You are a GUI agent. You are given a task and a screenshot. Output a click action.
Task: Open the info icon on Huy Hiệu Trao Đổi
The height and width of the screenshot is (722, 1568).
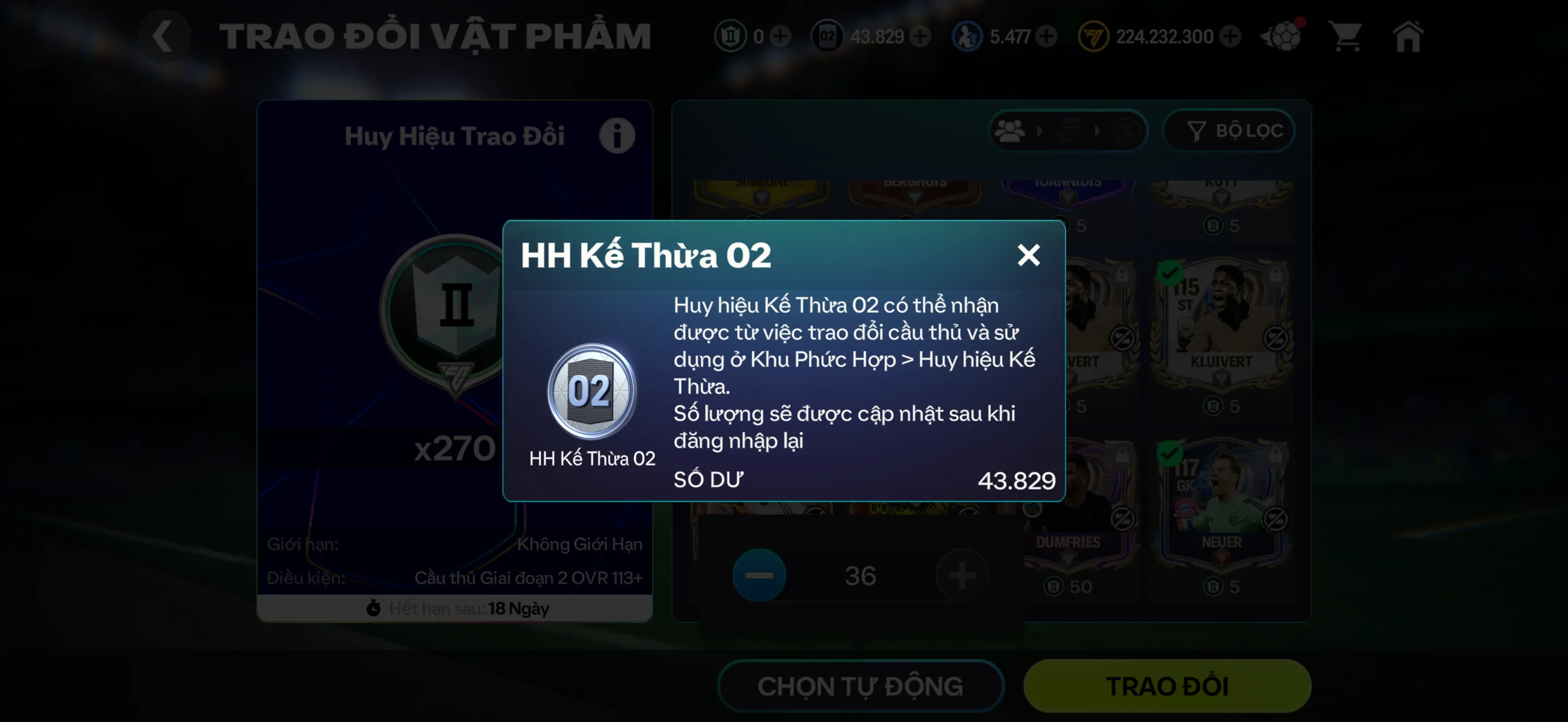(617, 135)
